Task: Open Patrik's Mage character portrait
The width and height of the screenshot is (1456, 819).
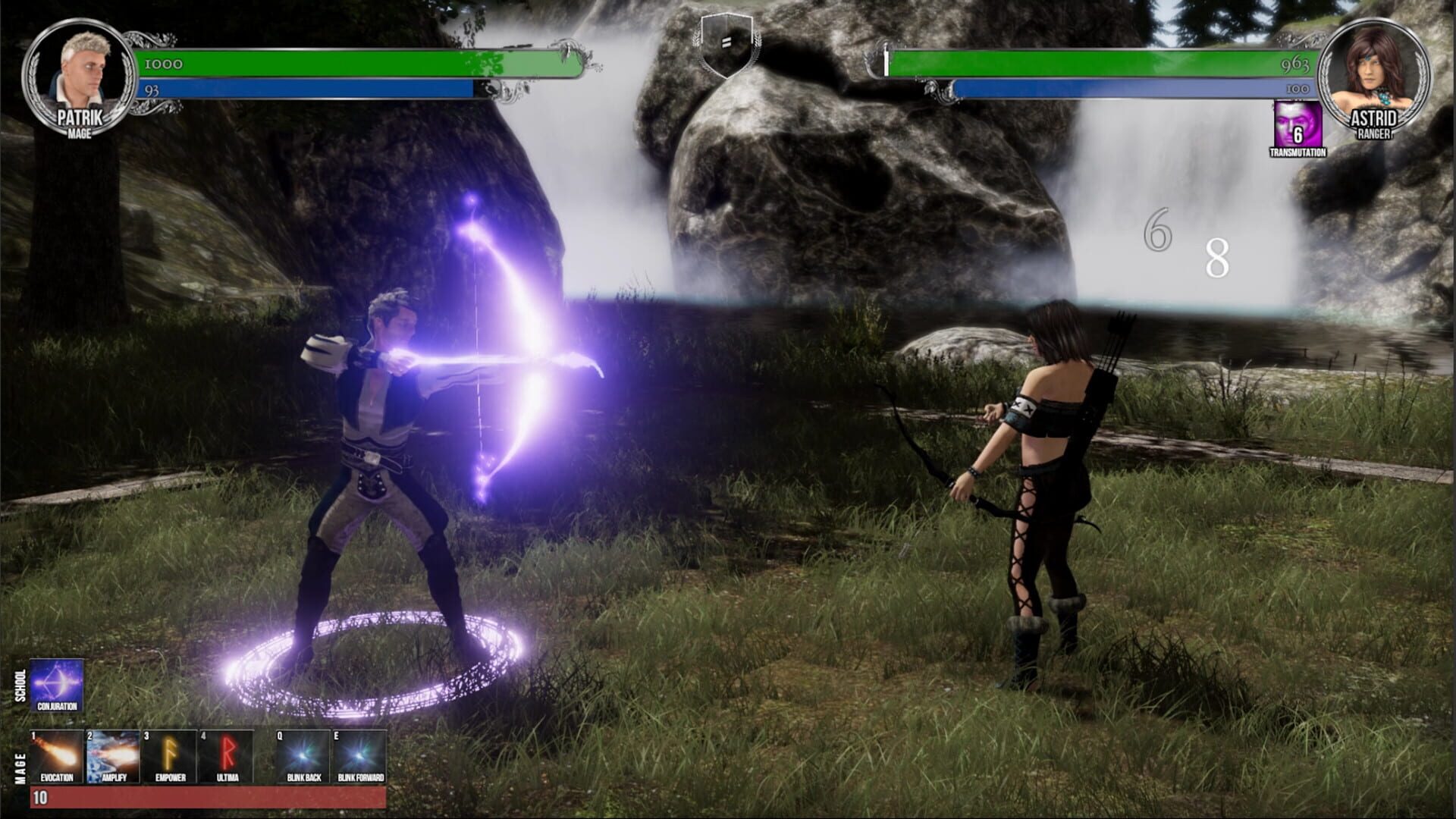Action: pyautogui.click(x=81, y=76)
